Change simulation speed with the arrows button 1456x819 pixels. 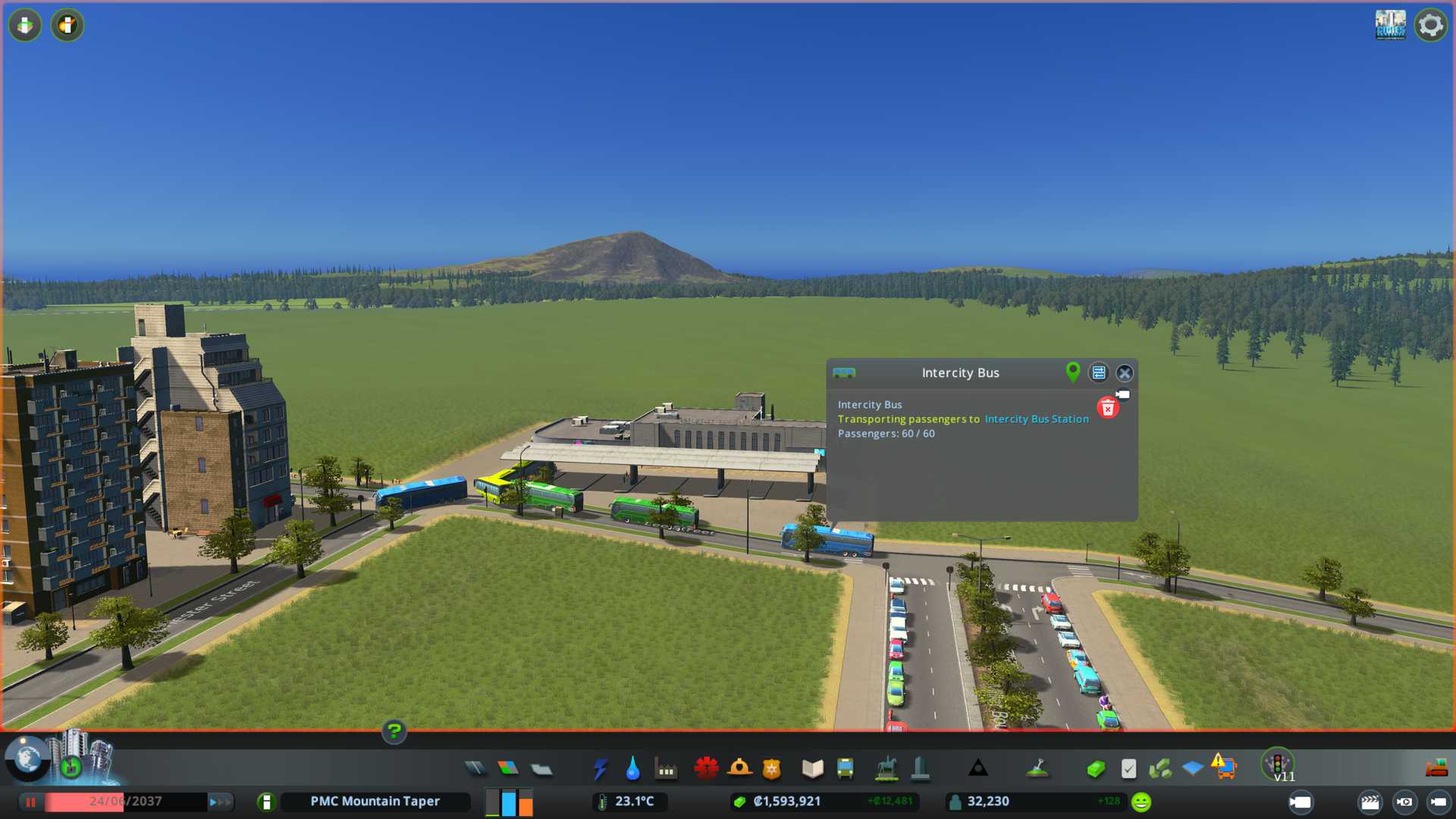[219, 802]
